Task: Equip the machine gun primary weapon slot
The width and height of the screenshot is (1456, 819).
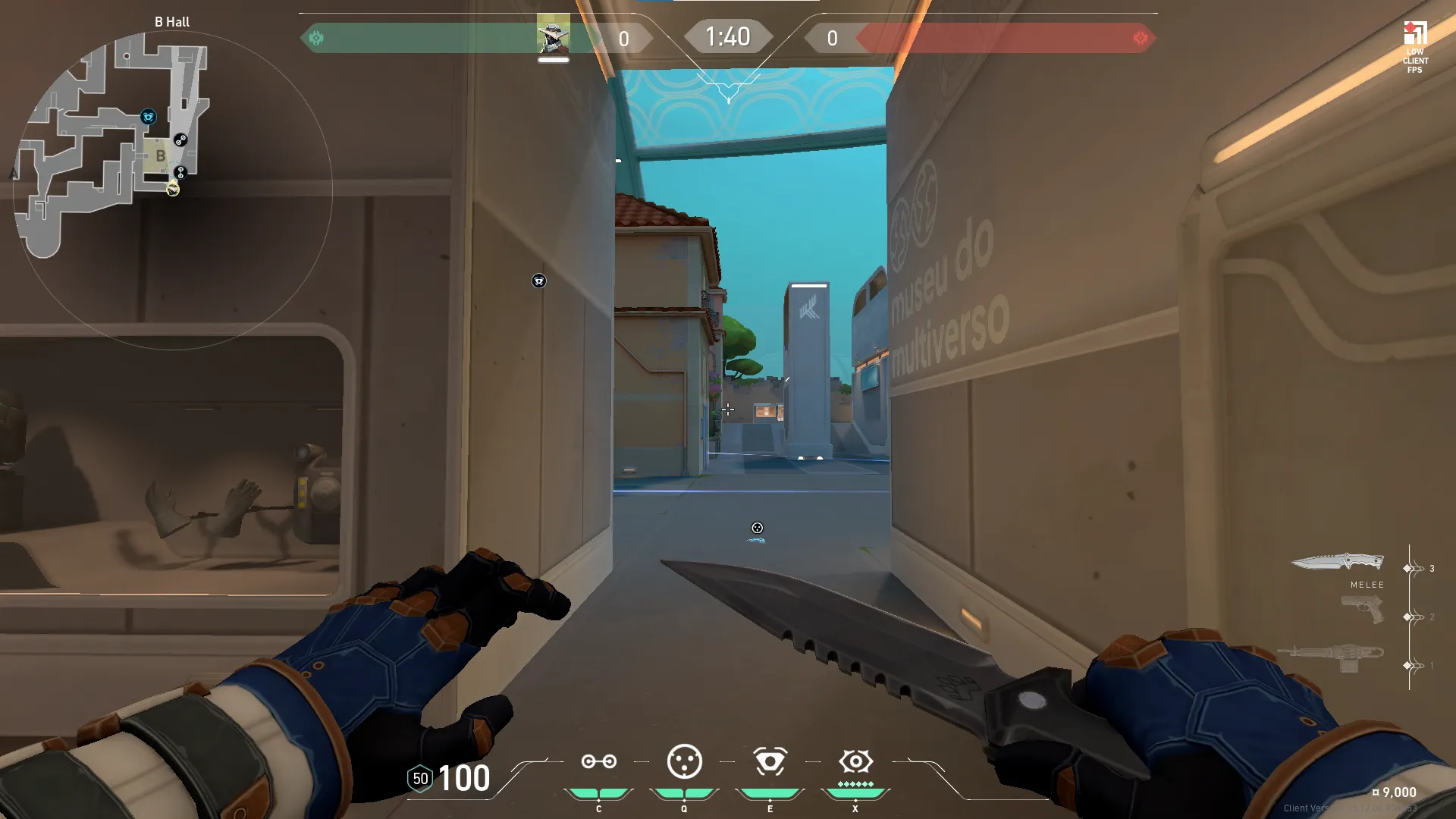Action: click(x=1331, y=657)
